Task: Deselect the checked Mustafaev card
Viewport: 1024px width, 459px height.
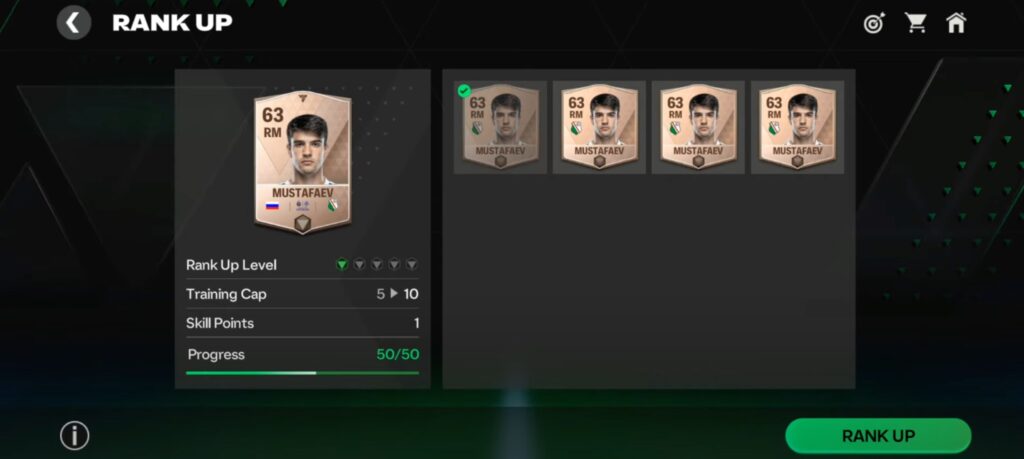Action: tap(500, 127)
